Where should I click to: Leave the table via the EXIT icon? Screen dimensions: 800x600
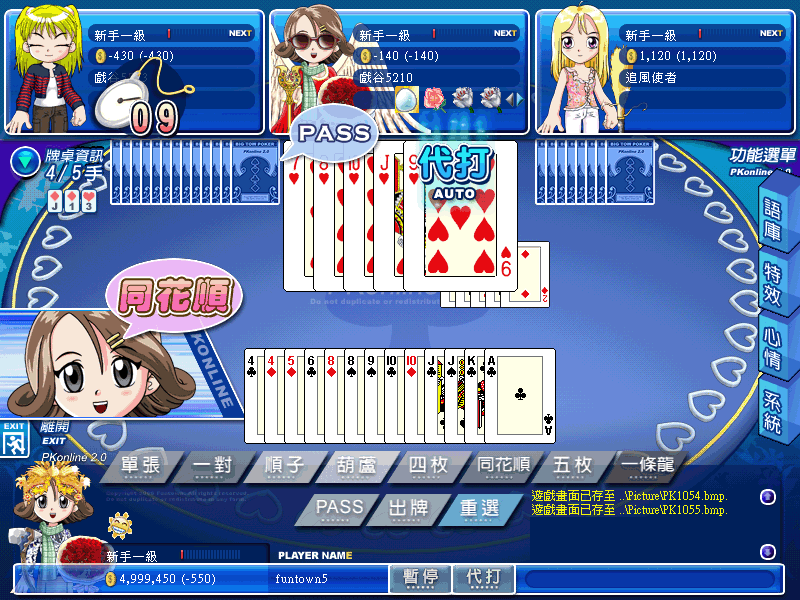pyautogui.click(x=14, y=441)
